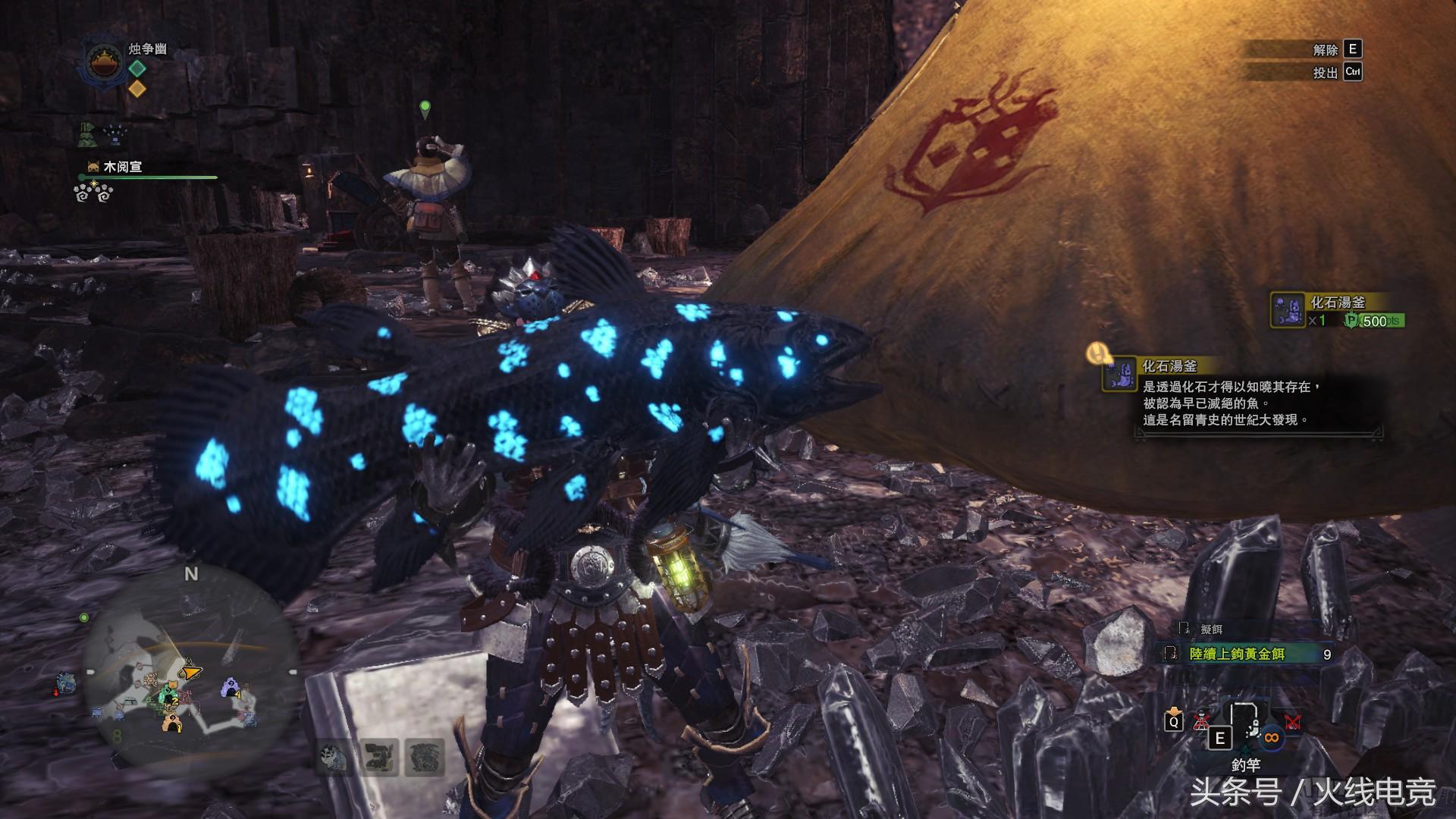This screenshot has height=819, width=1456.
Task: Select the crossed-out item left of fishing rod
Action: tap(1201, 721)
